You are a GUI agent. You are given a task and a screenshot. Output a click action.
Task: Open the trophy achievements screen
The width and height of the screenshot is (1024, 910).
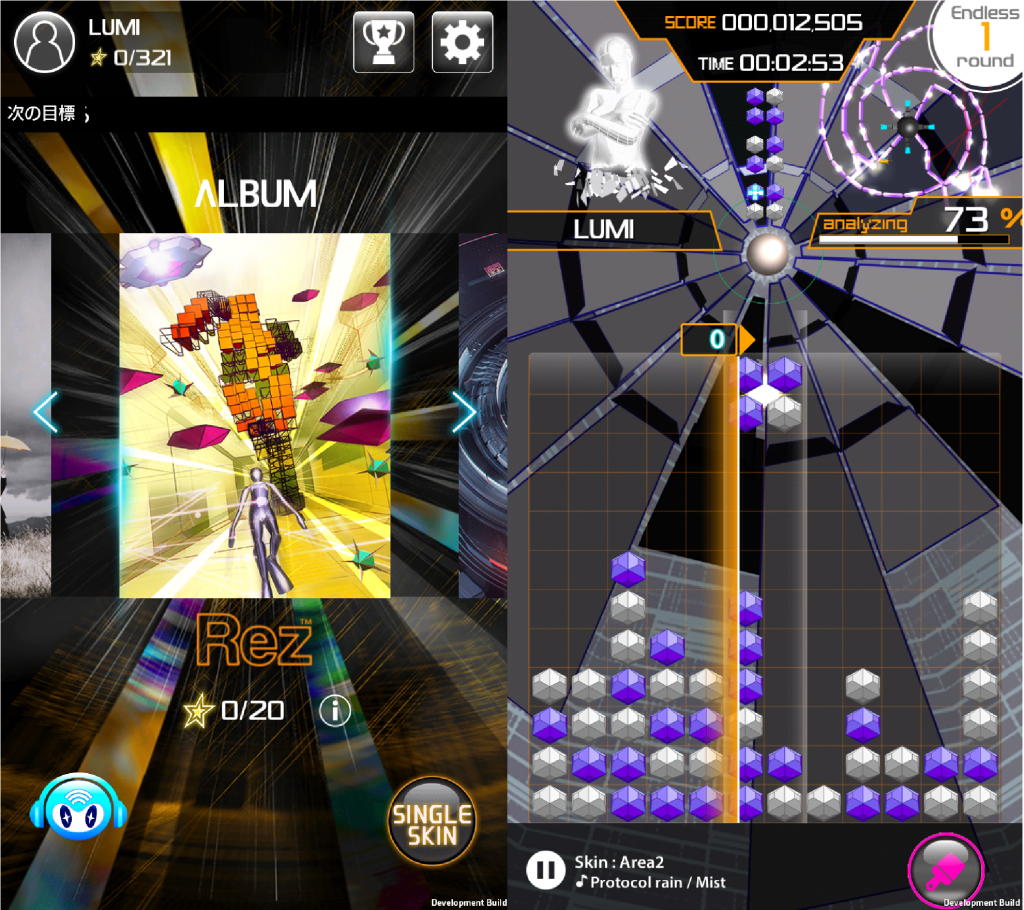[383, 42]
